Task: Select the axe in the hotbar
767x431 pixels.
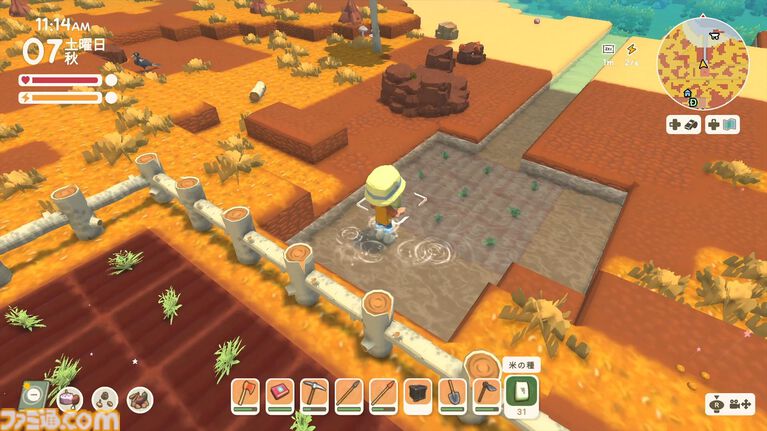Action: pyautogui.click(x=246, y=394)
